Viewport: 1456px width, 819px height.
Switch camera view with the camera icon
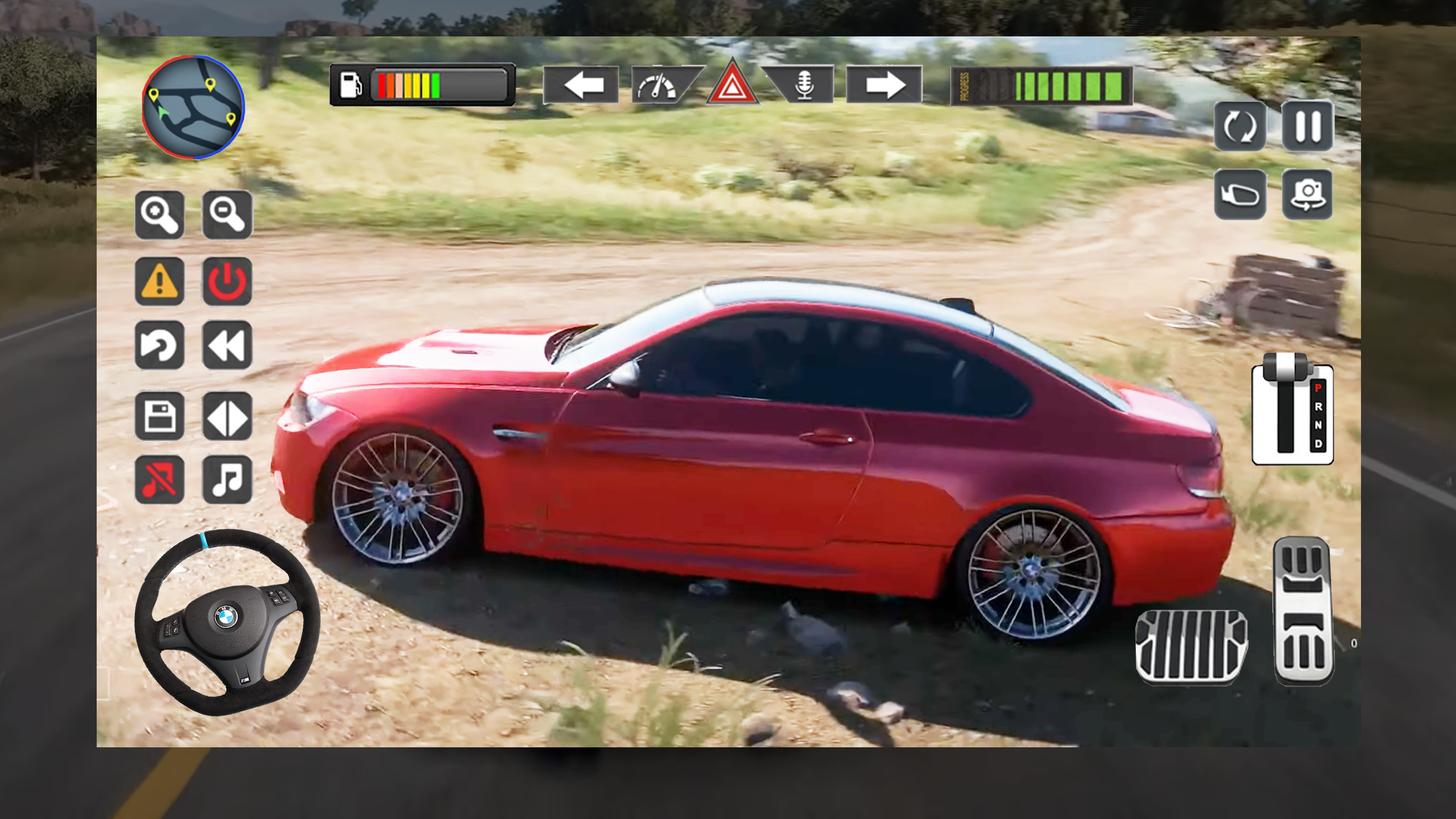(1308, 193)
